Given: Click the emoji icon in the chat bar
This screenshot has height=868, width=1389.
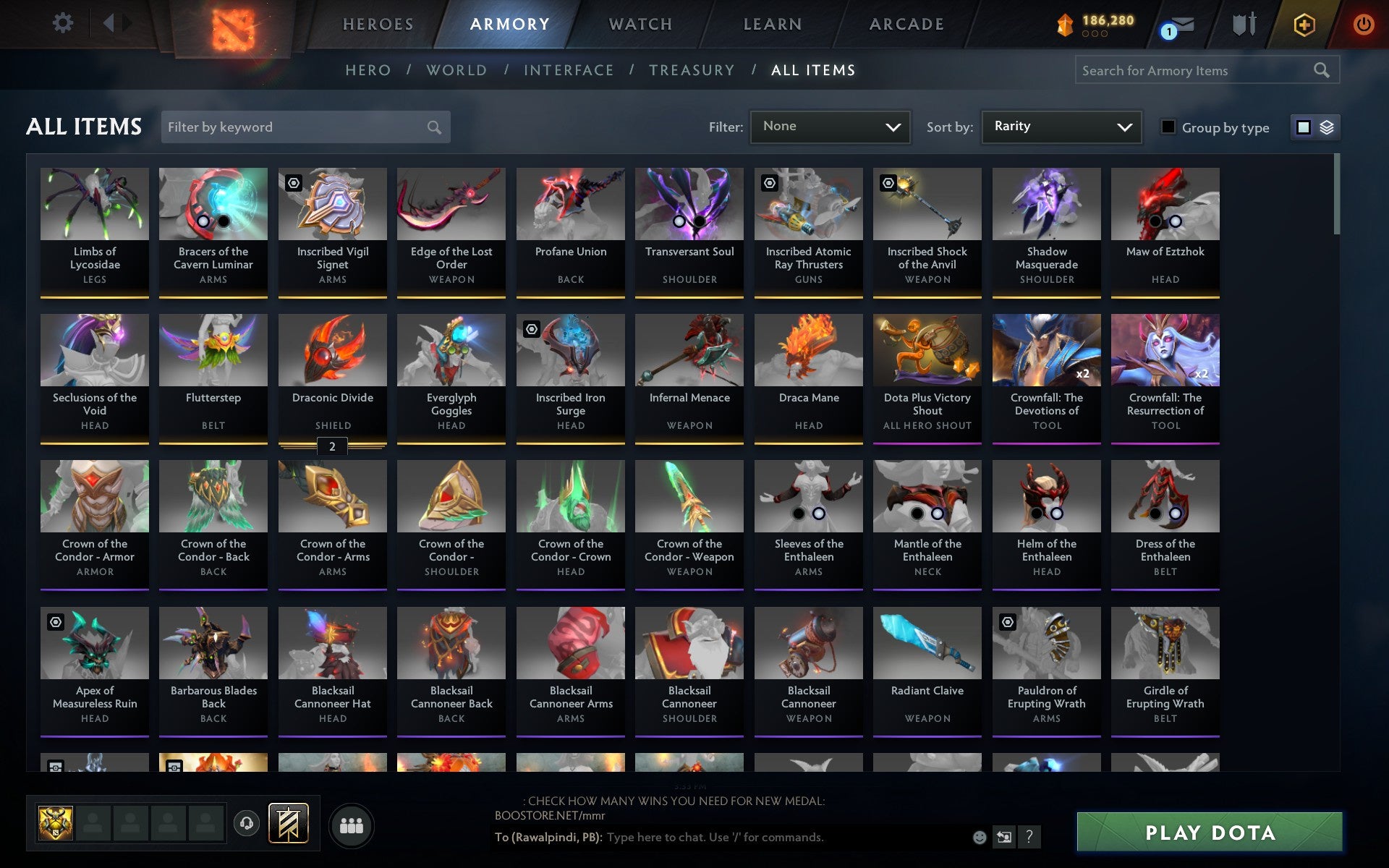Looking at the screenshot, I should pyautogui.click(x=981, y=838).
